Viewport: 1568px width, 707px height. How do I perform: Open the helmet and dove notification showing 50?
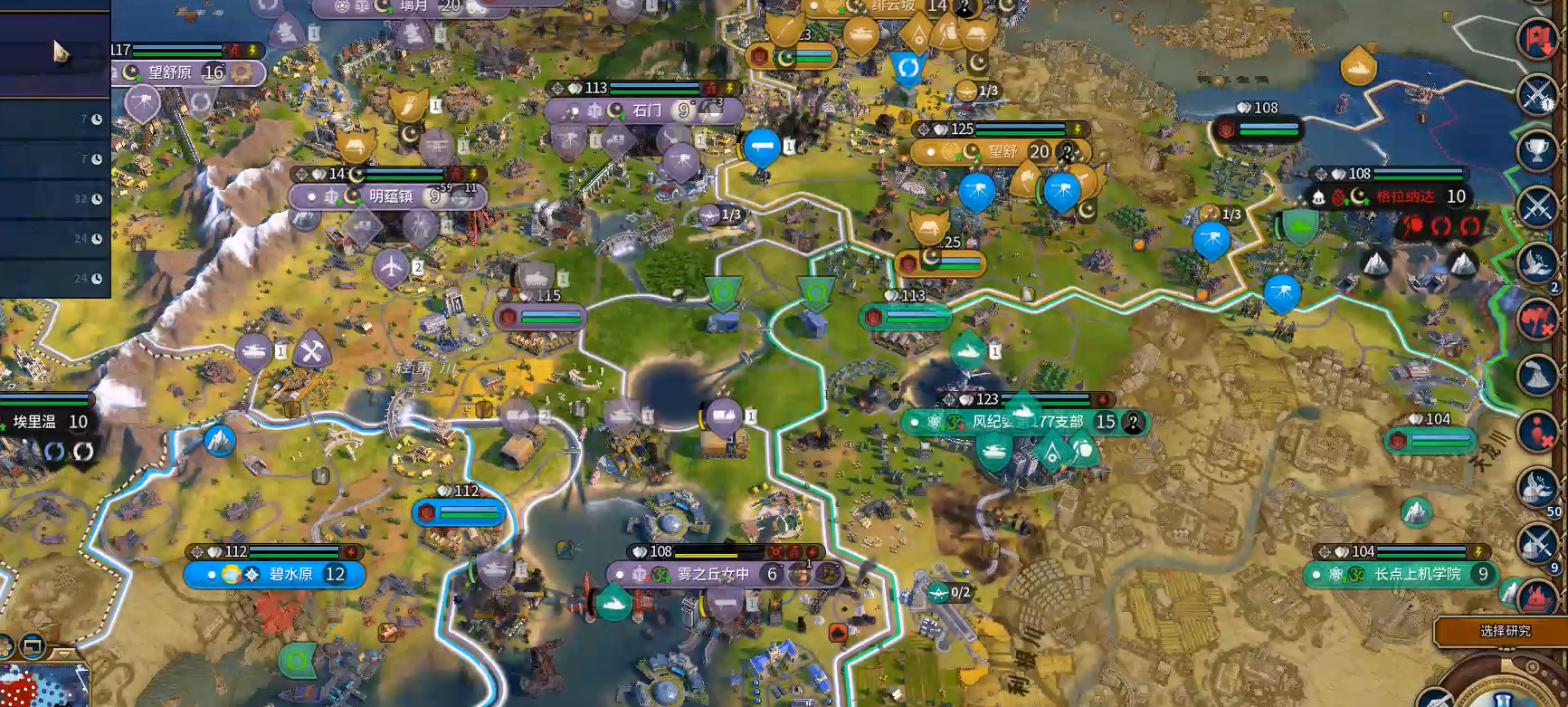coord(1536,487)
